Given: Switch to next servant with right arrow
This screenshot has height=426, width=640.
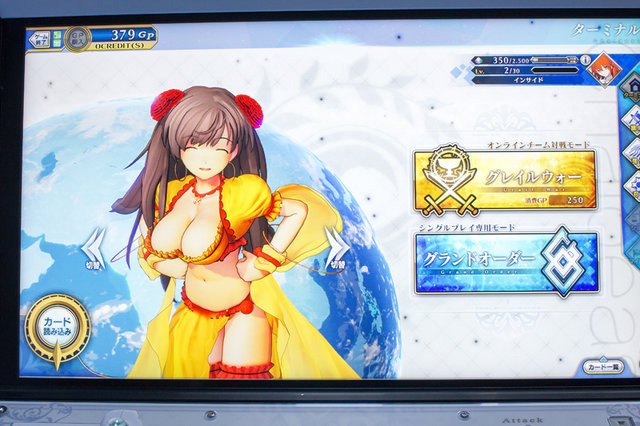Looking at the screenshot, I should (336, 247).
